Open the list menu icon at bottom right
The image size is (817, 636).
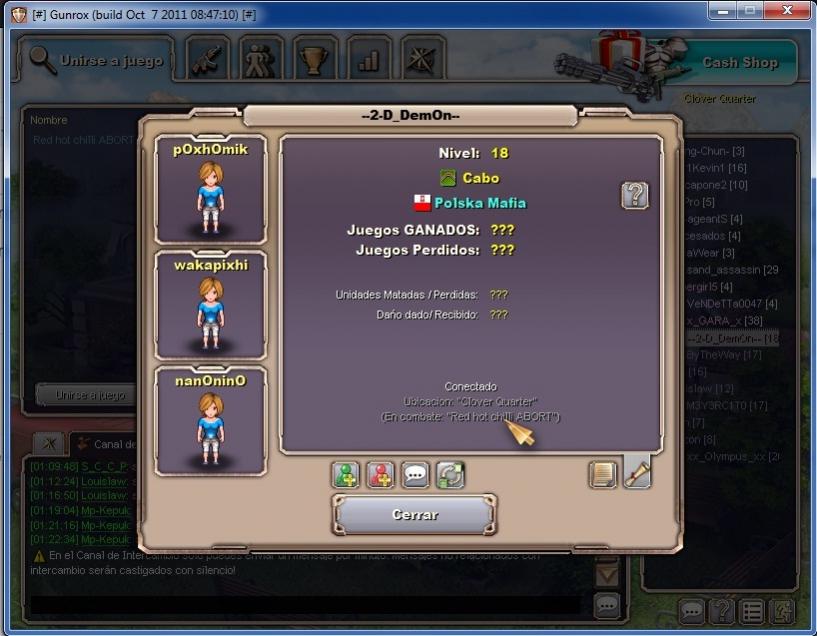tap(752, 610)
